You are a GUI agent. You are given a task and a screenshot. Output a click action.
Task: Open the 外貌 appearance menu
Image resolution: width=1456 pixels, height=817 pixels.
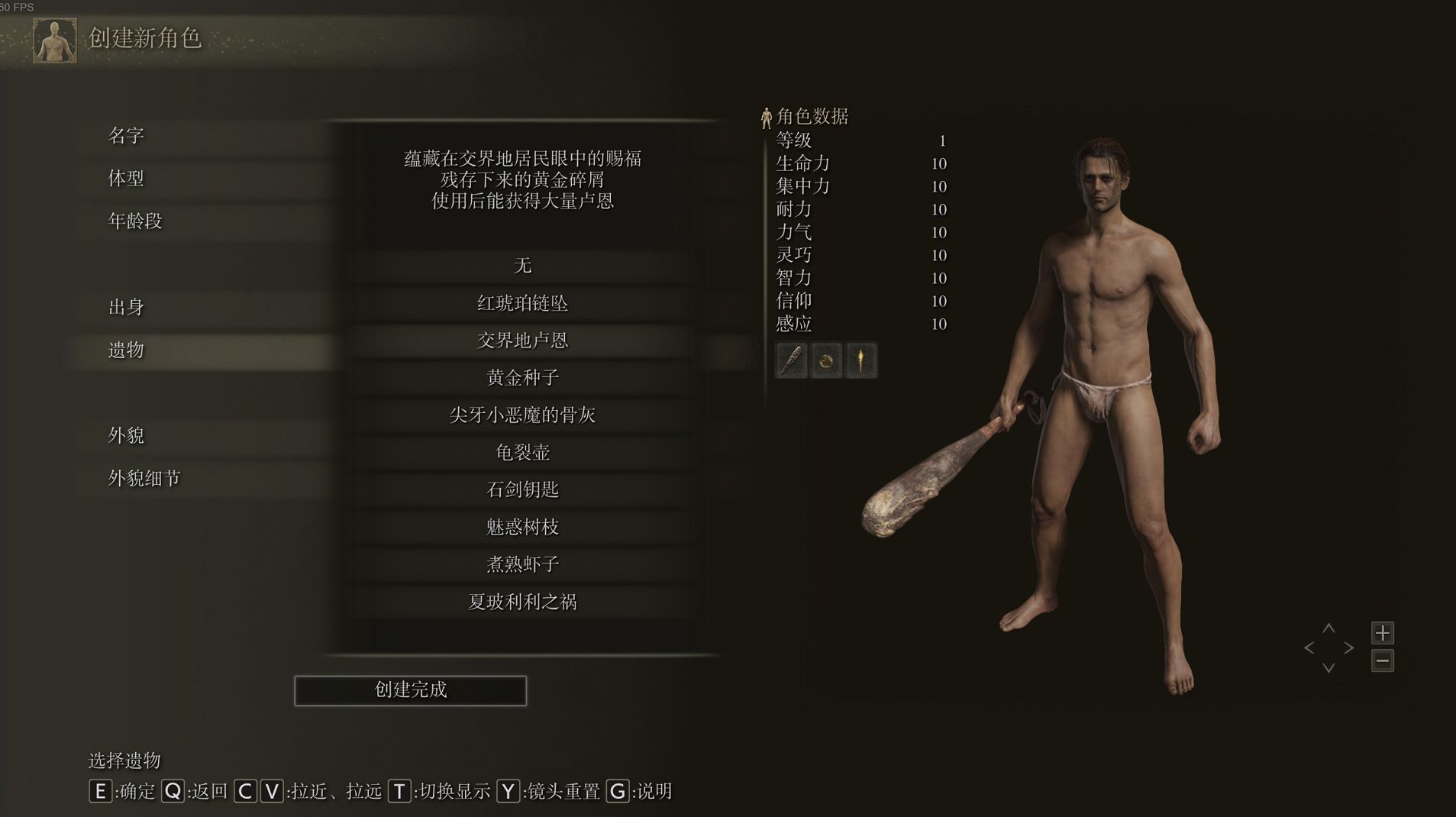tap(127, 435)
